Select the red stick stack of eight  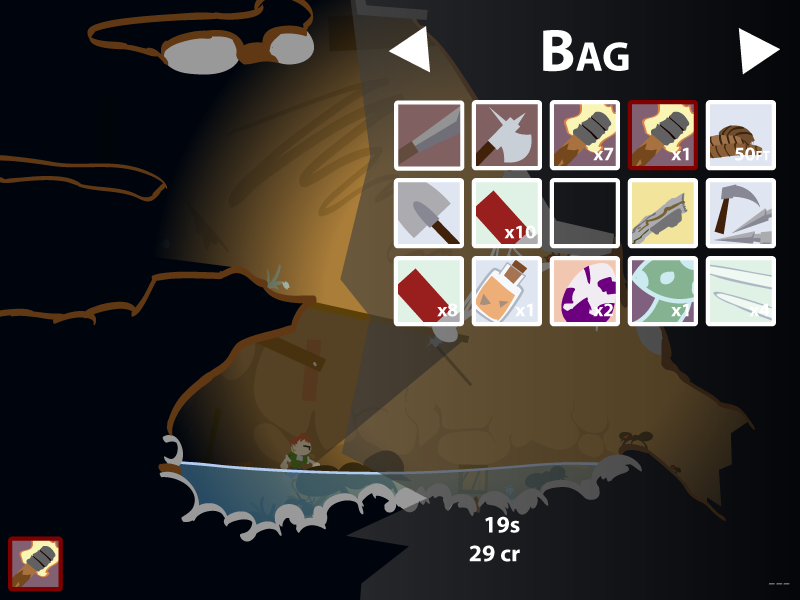tap(429, 291)
